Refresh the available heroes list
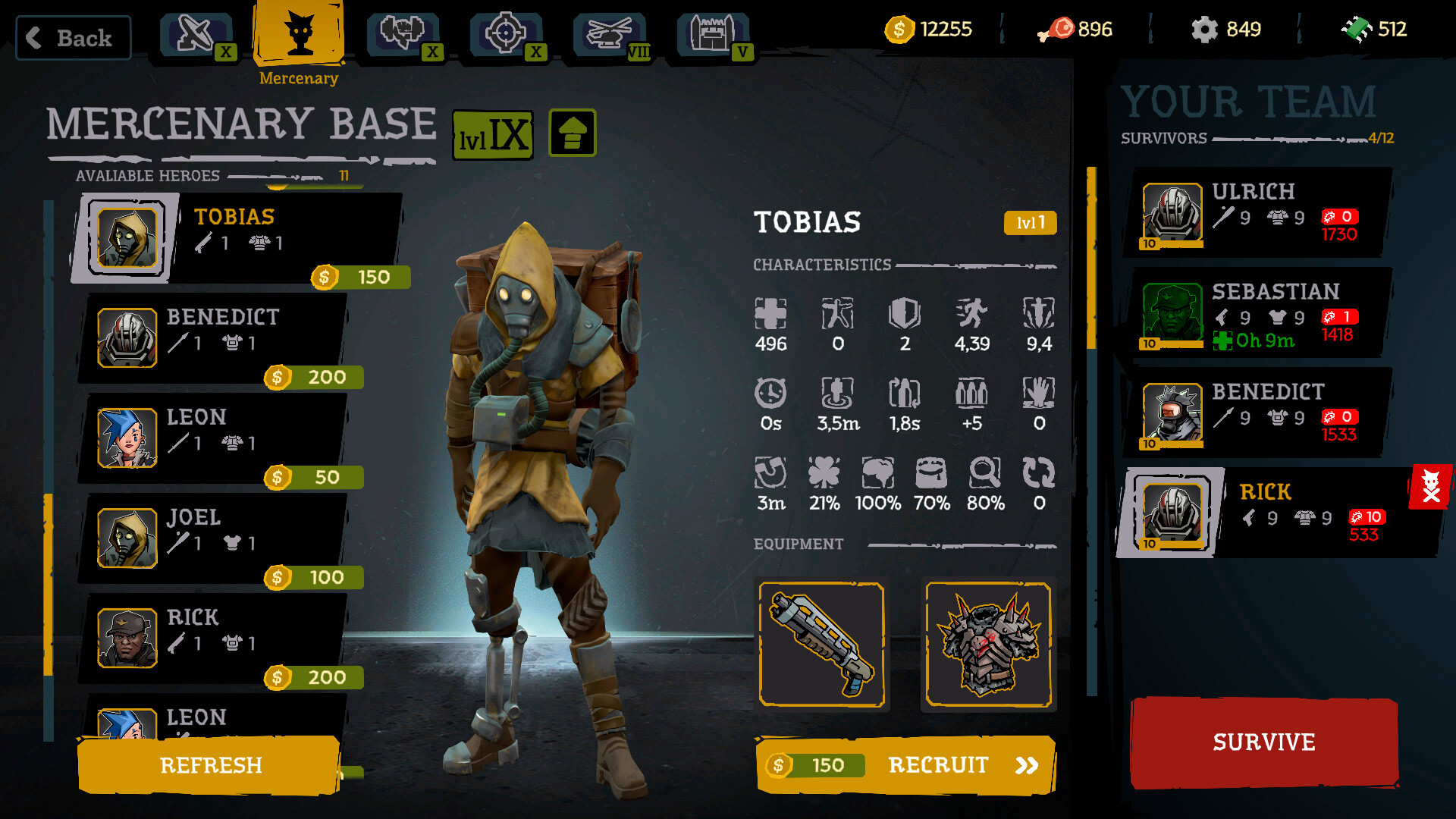The image size is (1456, 819). [210, 765]
